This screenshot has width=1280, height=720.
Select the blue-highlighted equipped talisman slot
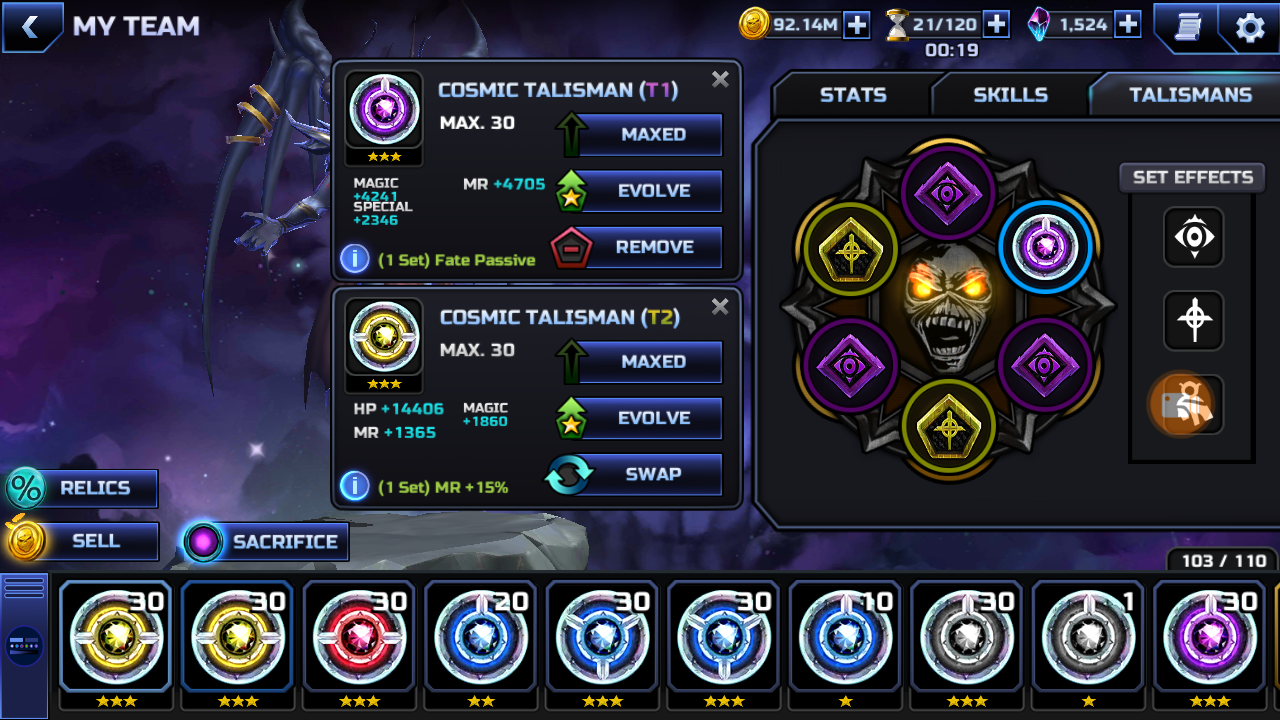coord(1045,247)
